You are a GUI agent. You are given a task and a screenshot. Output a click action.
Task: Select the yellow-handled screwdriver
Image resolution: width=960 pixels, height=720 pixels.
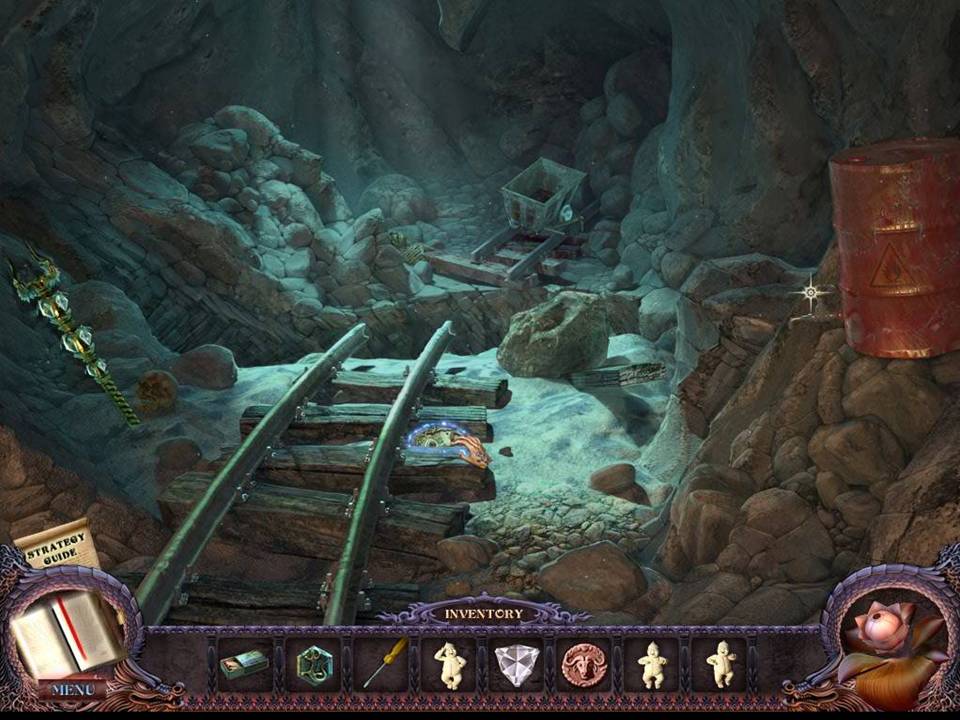click(383, 661)
